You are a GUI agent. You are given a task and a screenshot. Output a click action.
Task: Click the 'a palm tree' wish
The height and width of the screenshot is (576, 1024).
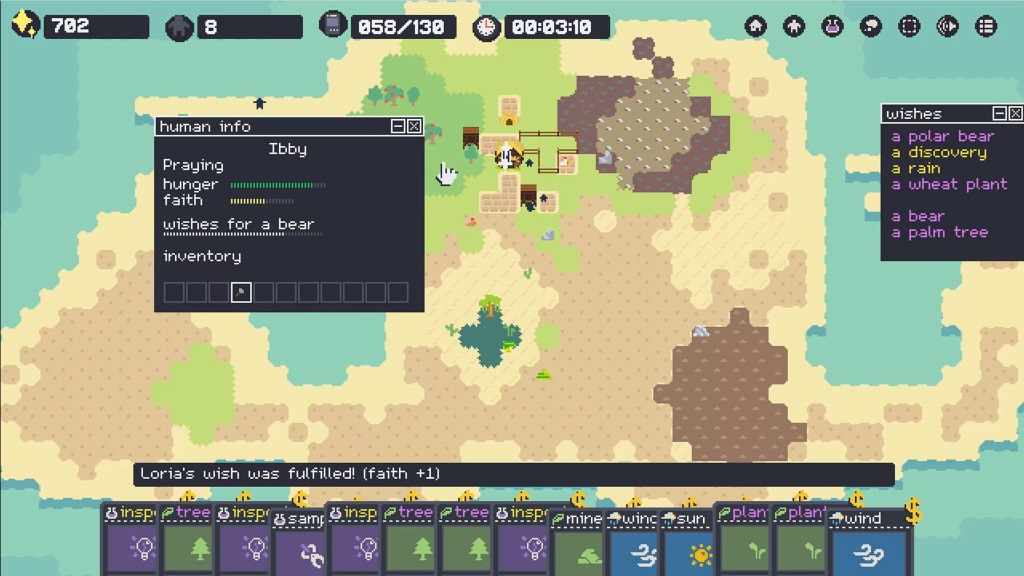point(939,232)
